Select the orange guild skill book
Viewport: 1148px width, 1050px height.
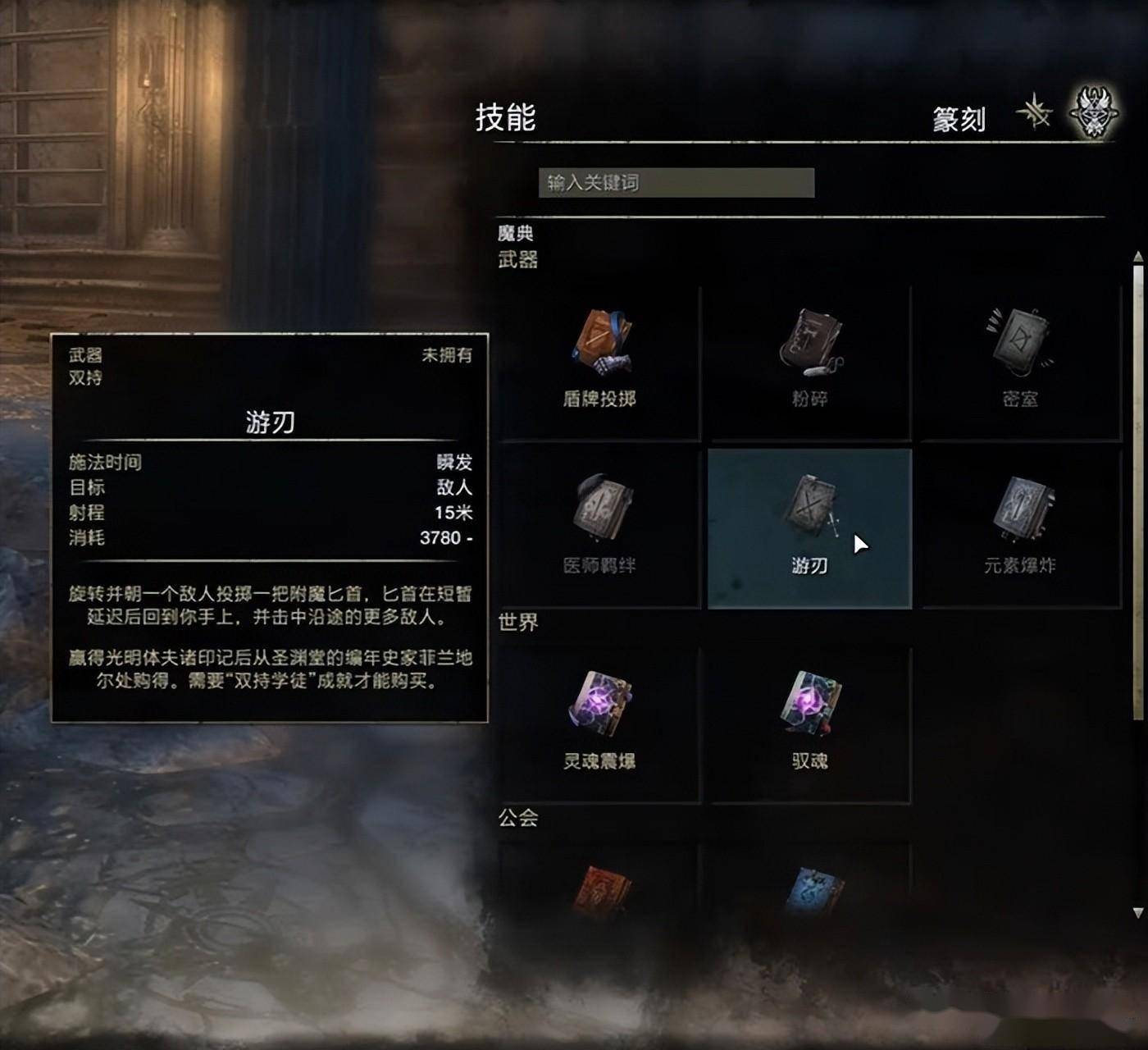click(602, 890)
